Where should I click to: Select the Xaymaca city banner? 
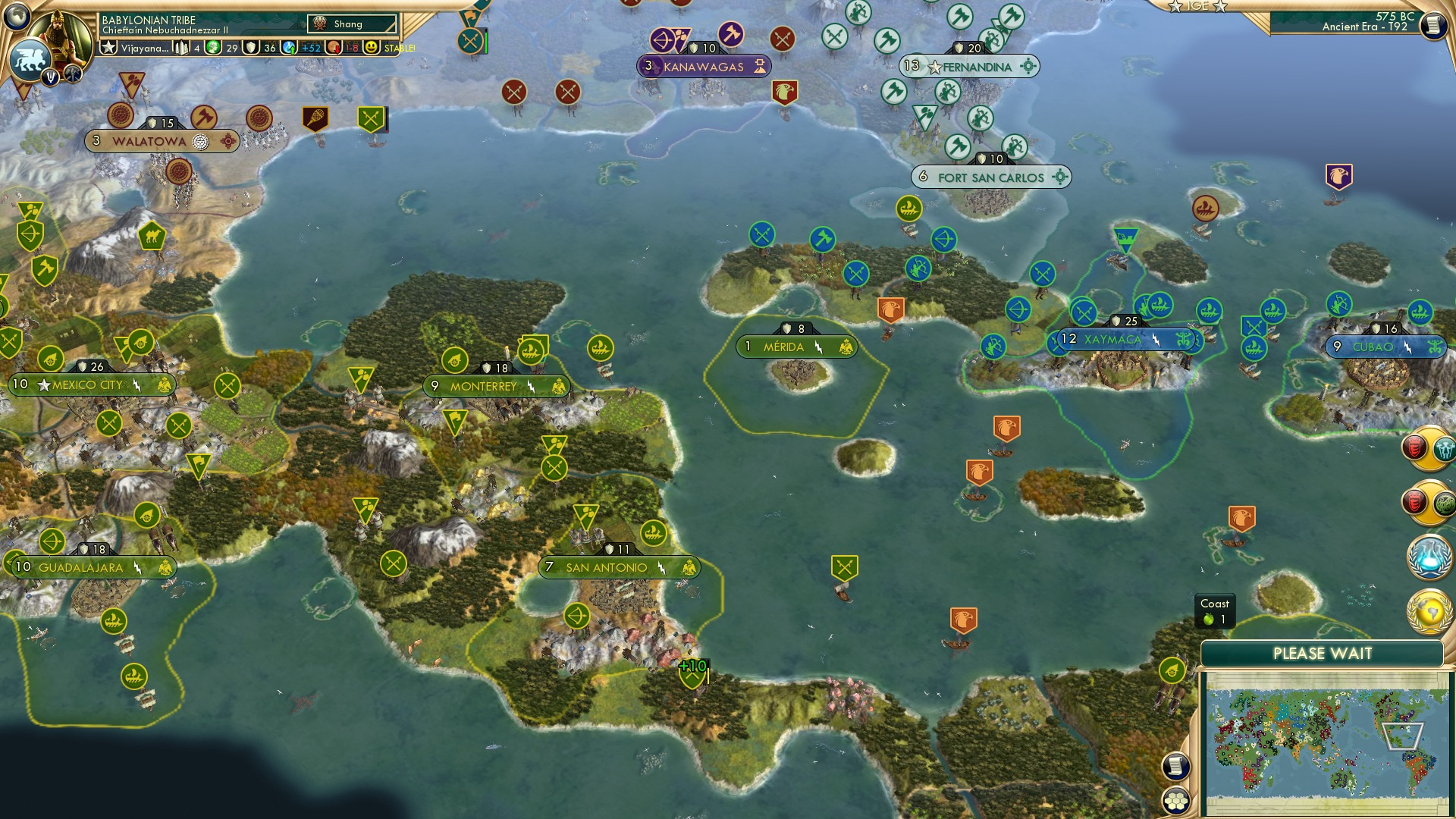point(1126,339)
